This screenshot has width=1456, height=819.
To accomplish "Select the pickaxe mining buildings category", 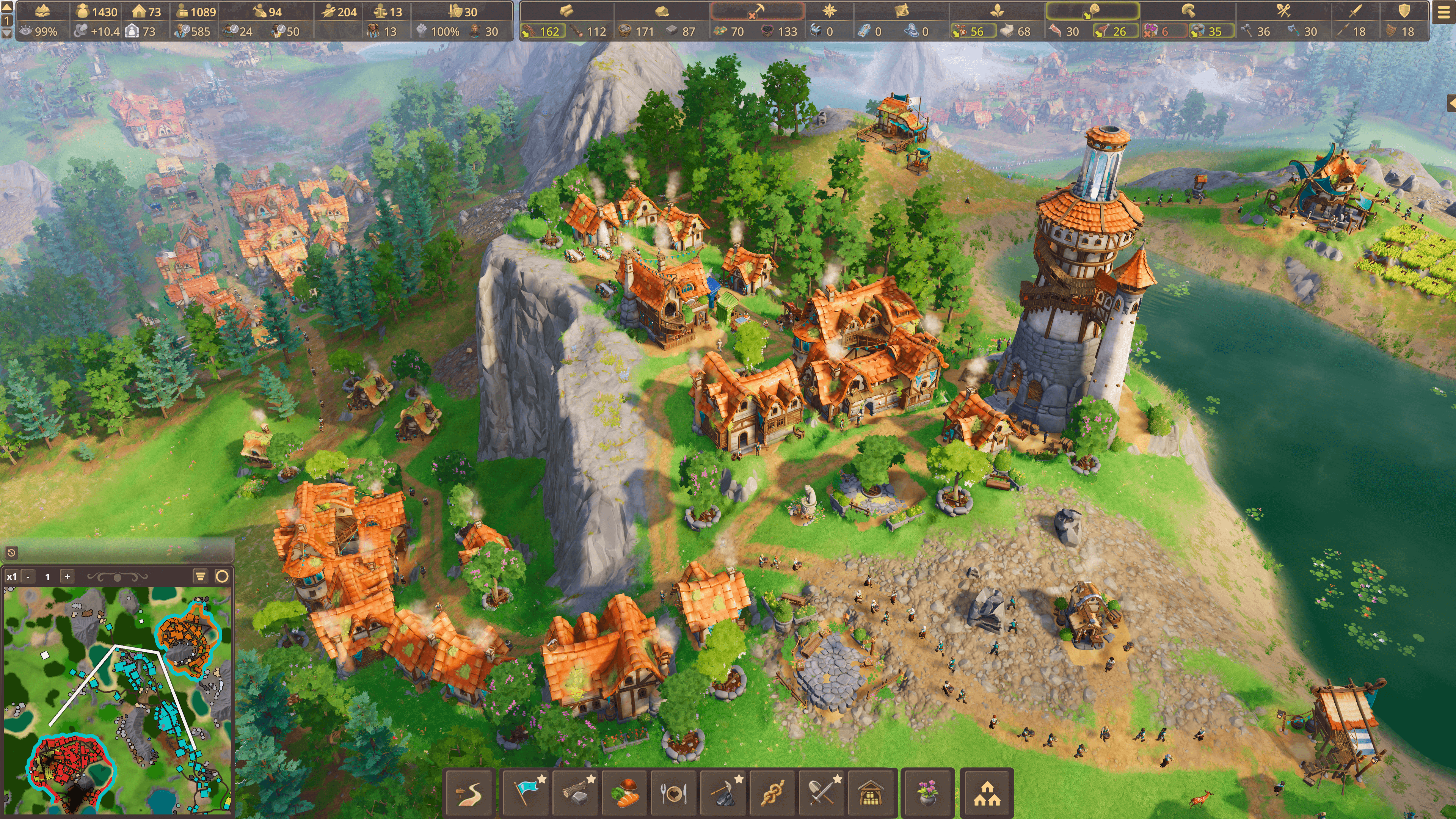I will [724, 792].
